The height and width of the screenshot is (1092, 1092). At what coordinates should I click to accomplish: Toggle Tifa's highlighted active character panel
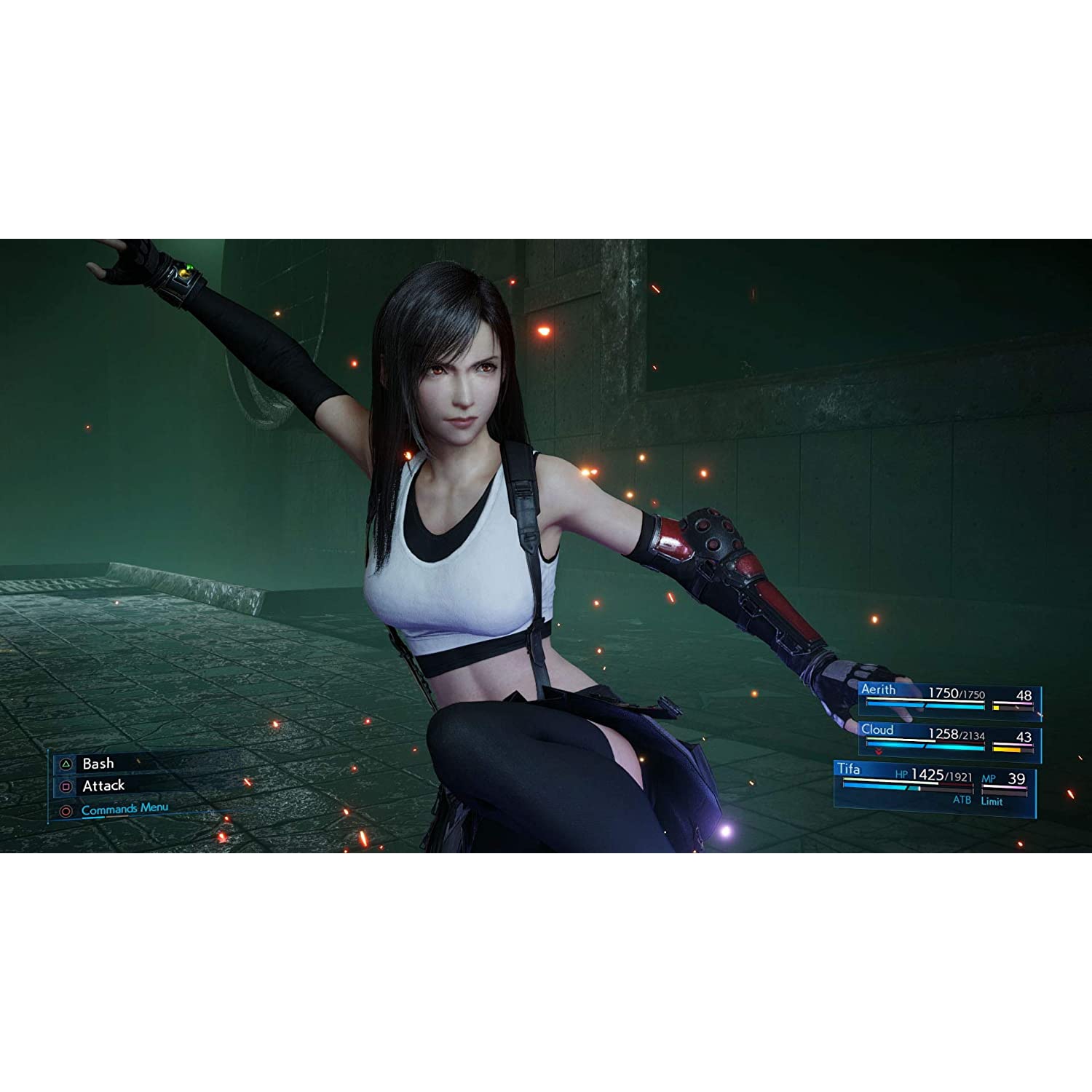tap(932, 783)
